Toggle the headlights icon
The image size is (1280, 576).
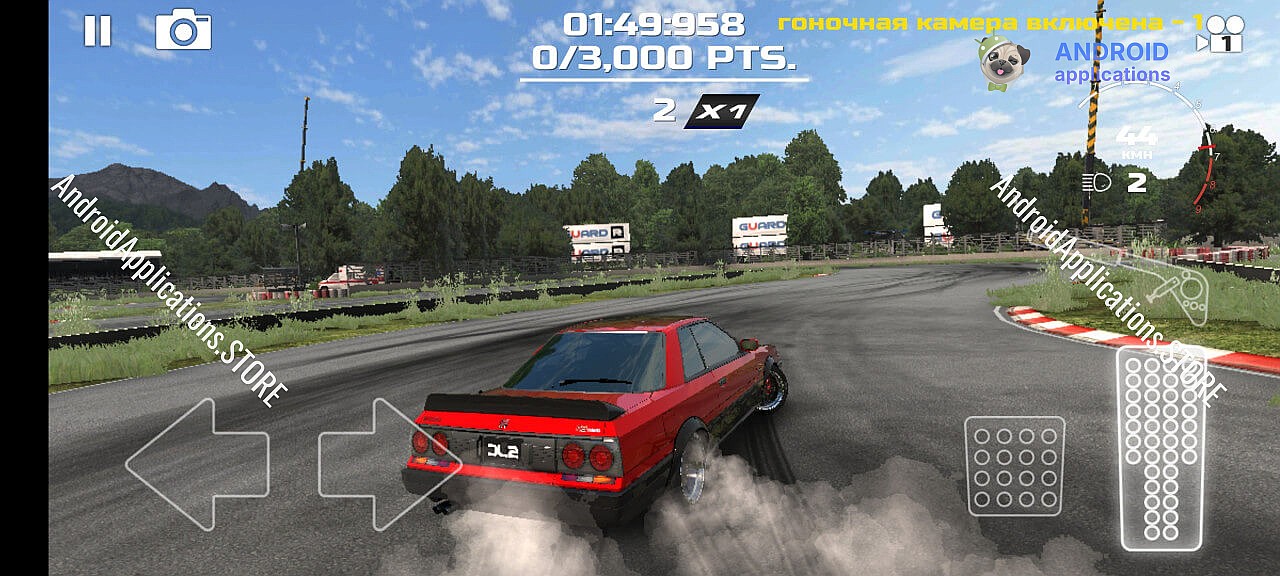click(x=1097, y=183)
